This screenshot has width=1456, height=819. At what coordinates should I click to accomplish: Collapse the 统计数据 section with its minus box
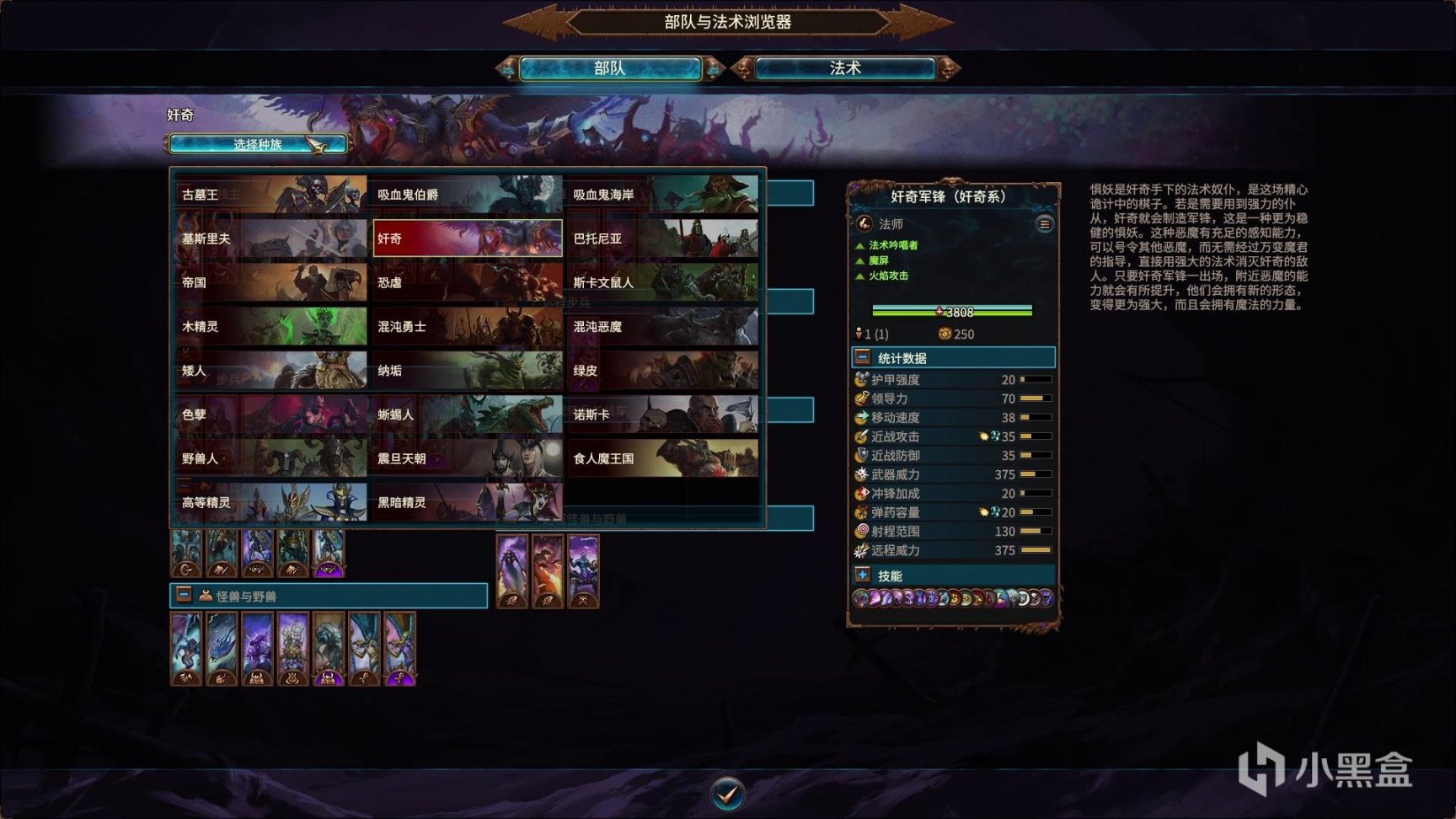[862, 356]
